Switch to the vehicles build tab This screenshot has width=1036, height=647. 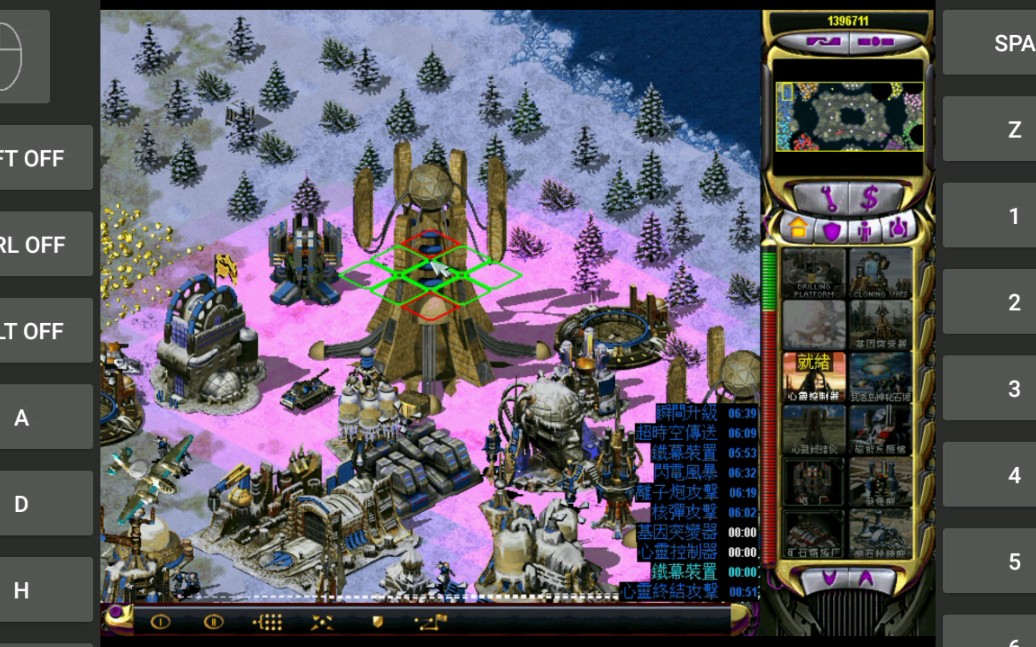899,229
